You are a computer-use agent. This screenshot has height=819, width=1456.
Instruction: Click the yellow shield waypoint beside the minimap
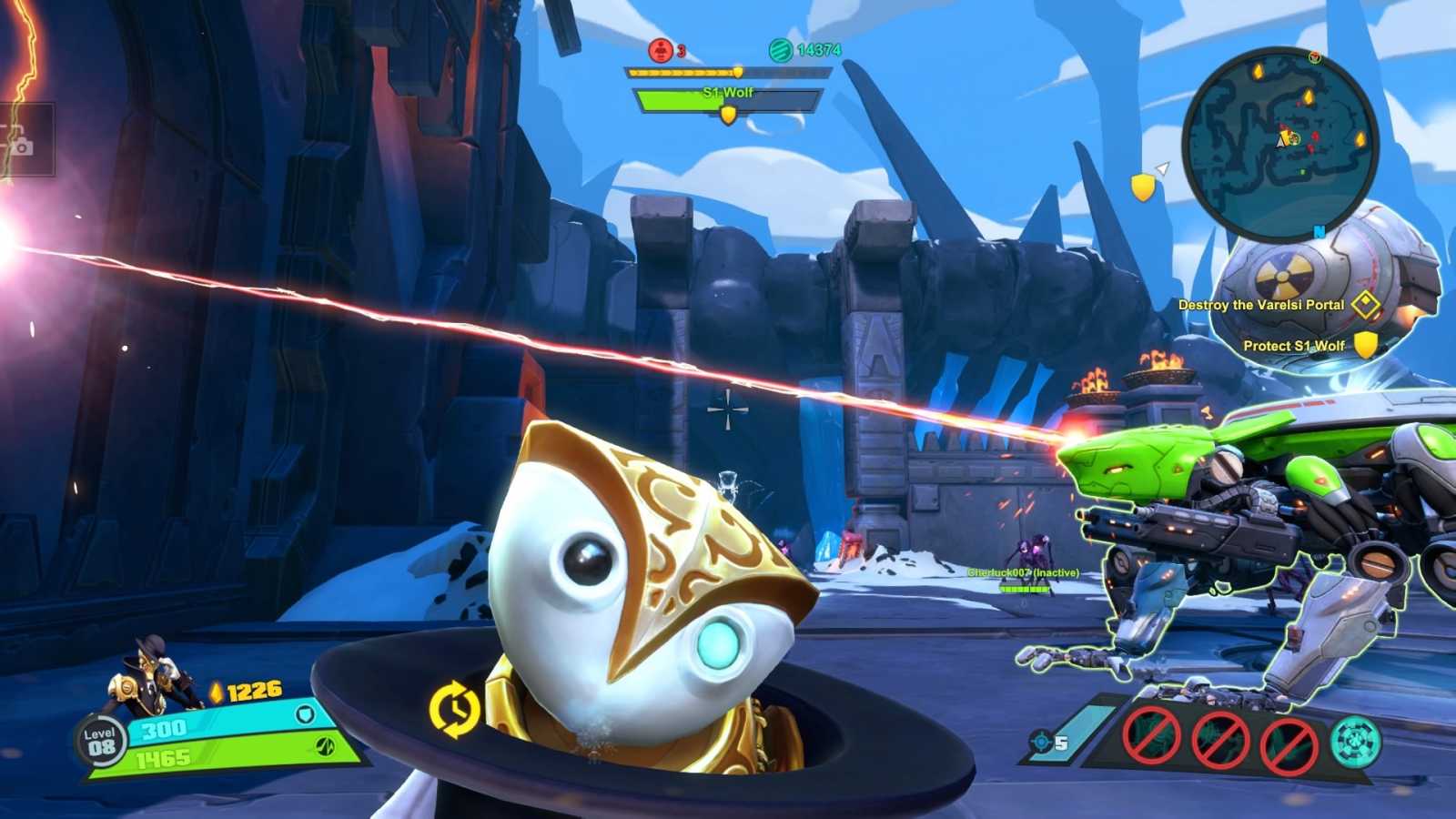[1142, 187]
